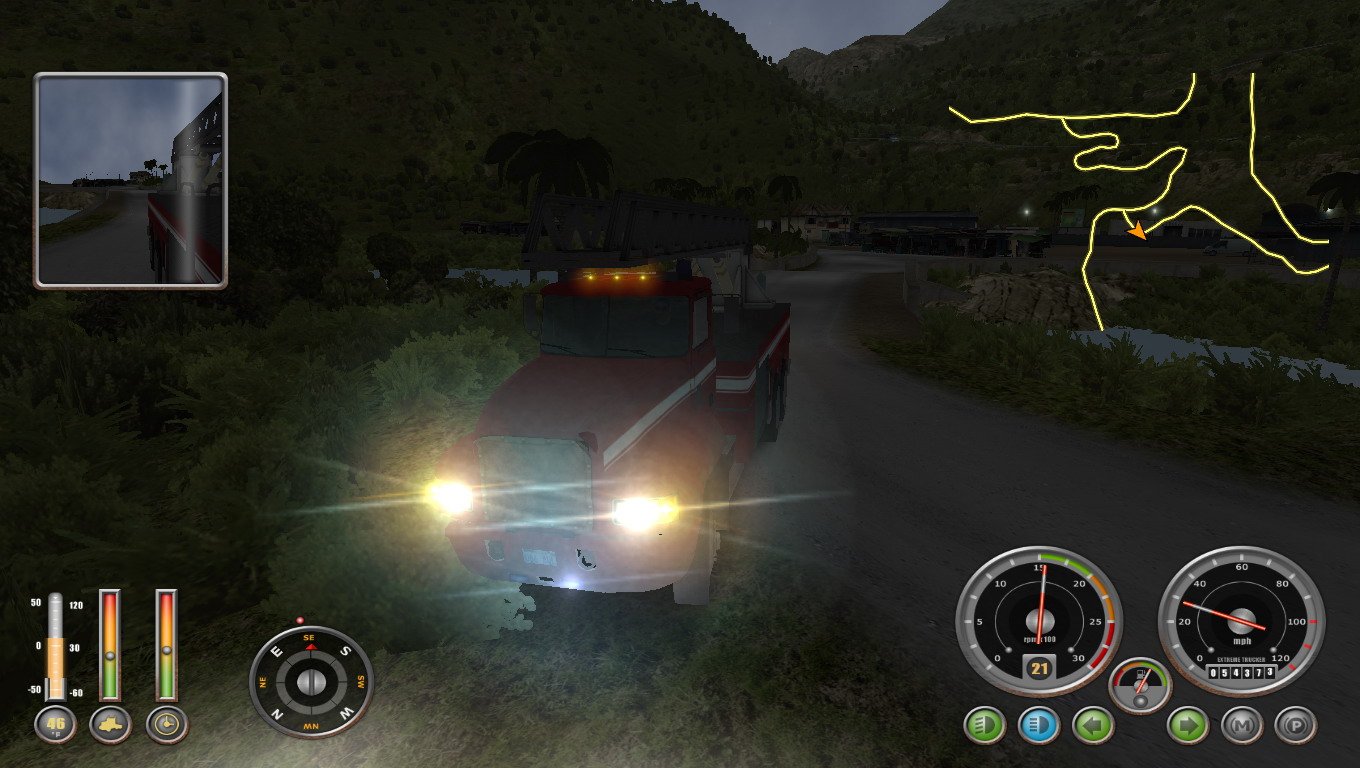Select the truck damage status icon
Viewport: 1360px width, 768px height.
(x=110, y=725)
